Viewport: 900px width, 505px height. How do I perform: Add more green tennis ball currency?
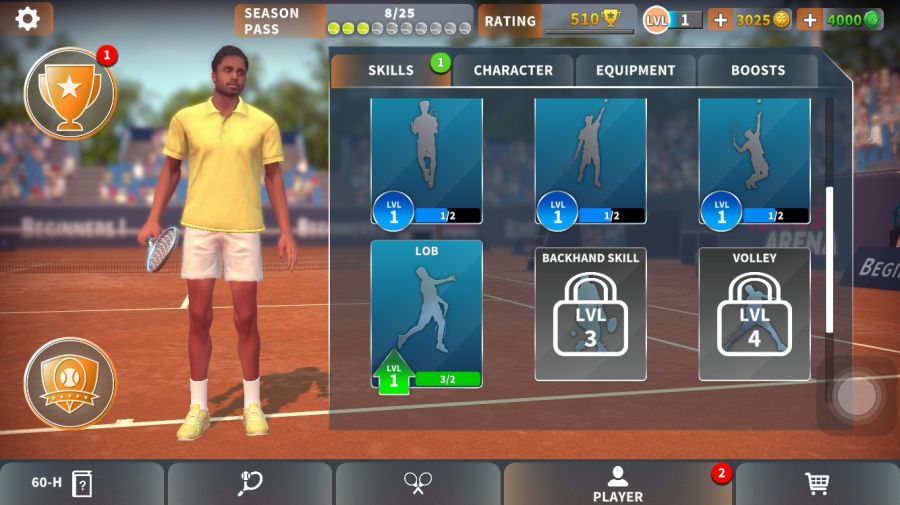pyautogui.click(x=809, y=19)
